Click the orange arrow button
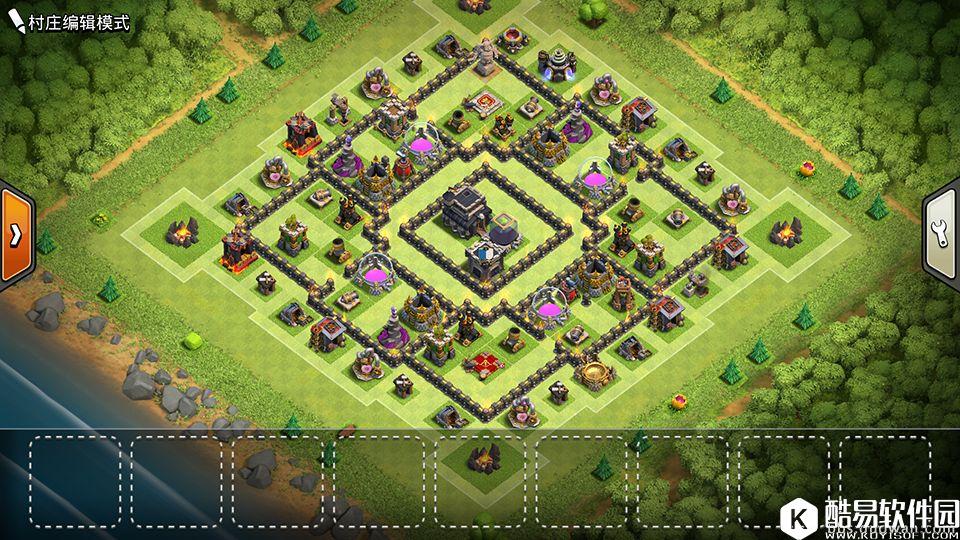The height and width of the screenshot is (540, 960). coord(16,234)
